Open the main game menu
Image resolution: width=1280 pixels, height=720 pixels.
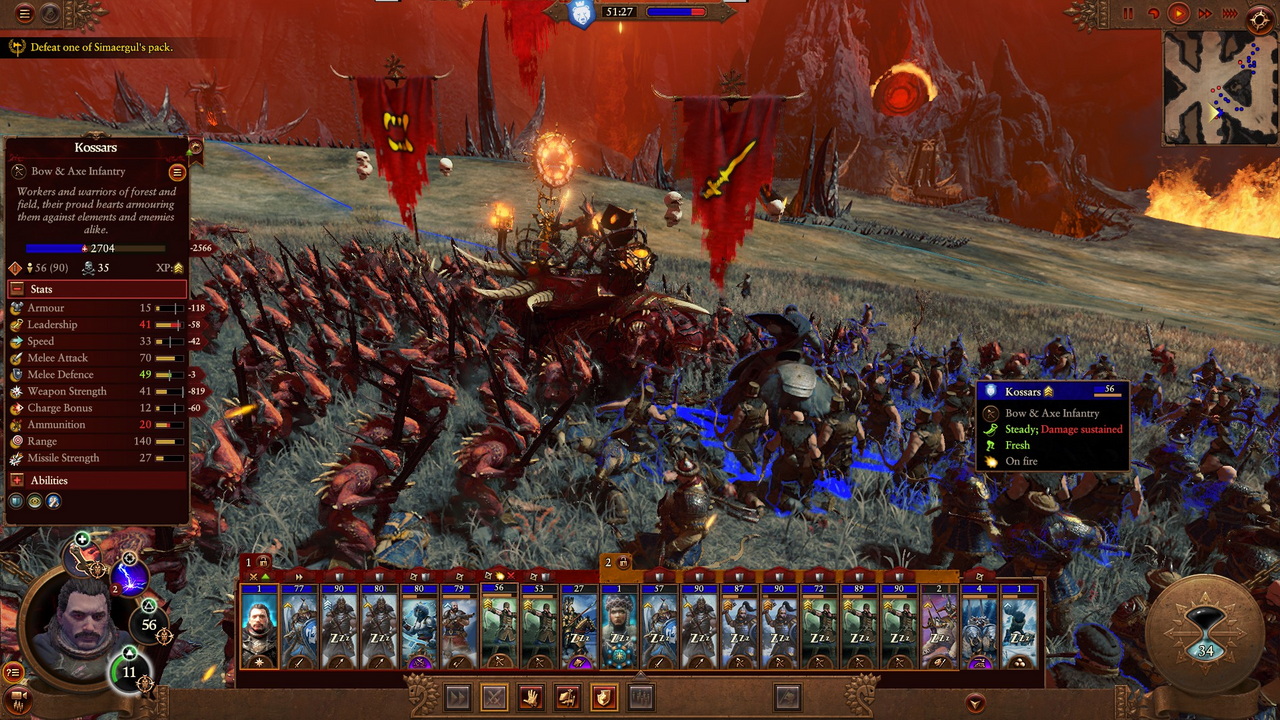[x=25, y=14]
